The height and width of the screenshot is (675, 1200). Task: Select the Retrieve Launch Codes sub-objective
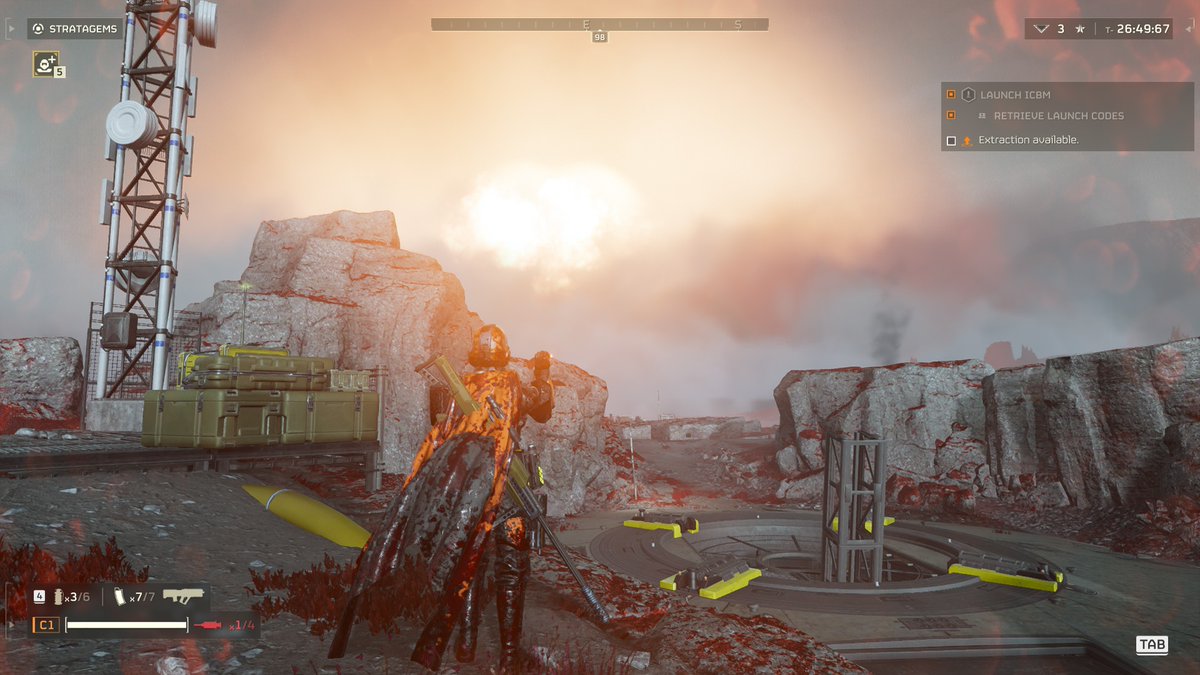(1058, 116)
